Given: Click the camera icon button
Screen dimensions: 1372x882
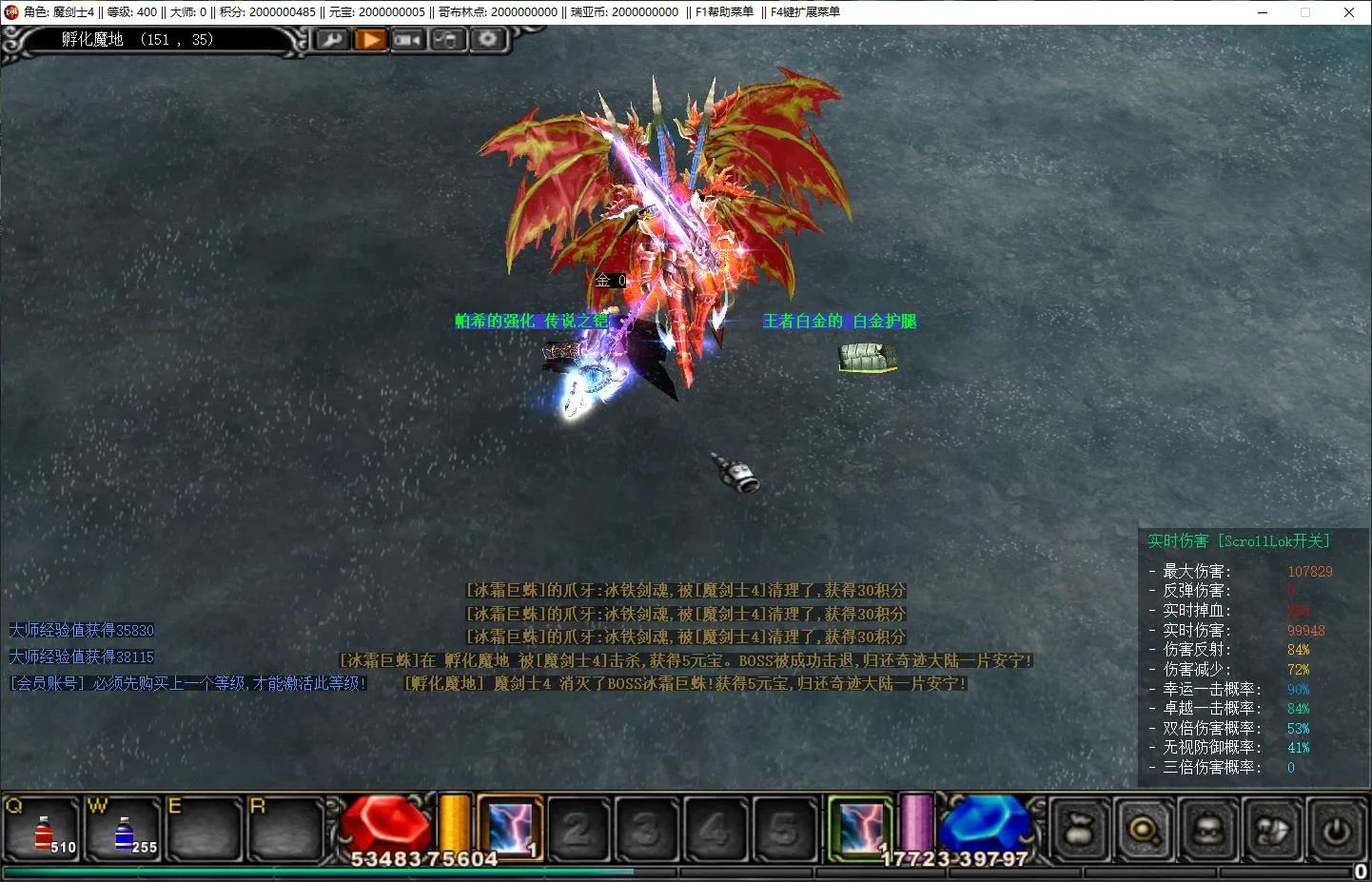Looking at the screenshot, I should tap(408, 40).
